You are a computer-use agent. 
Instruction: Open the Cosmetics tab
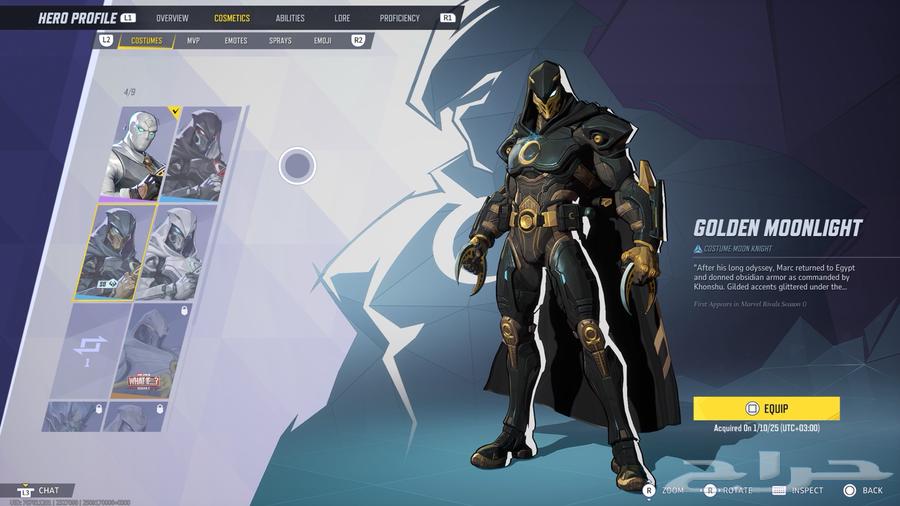(232, 18)
